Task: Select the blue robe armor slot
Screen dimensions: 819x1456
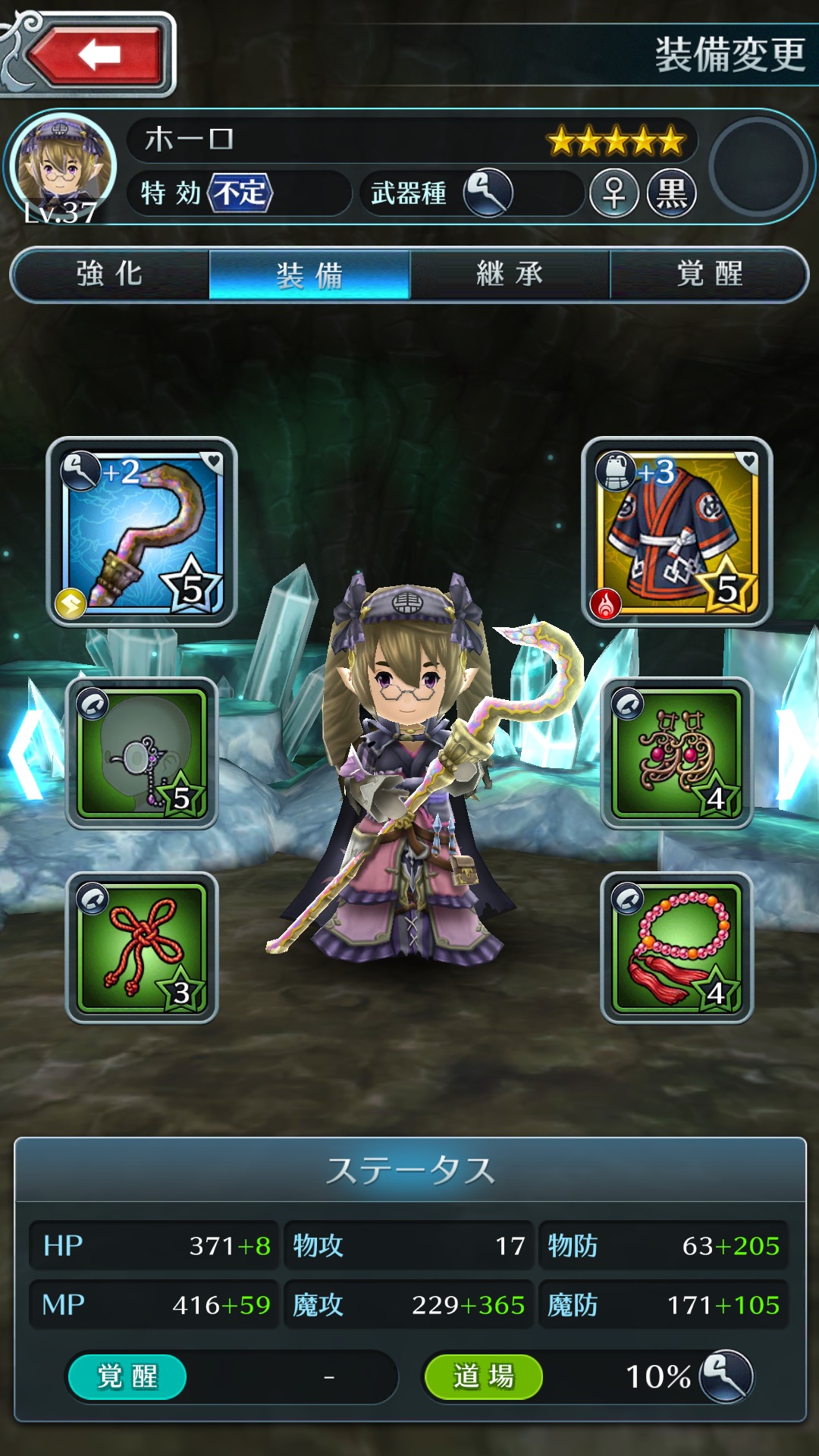Action: click(x=676, y=532)
